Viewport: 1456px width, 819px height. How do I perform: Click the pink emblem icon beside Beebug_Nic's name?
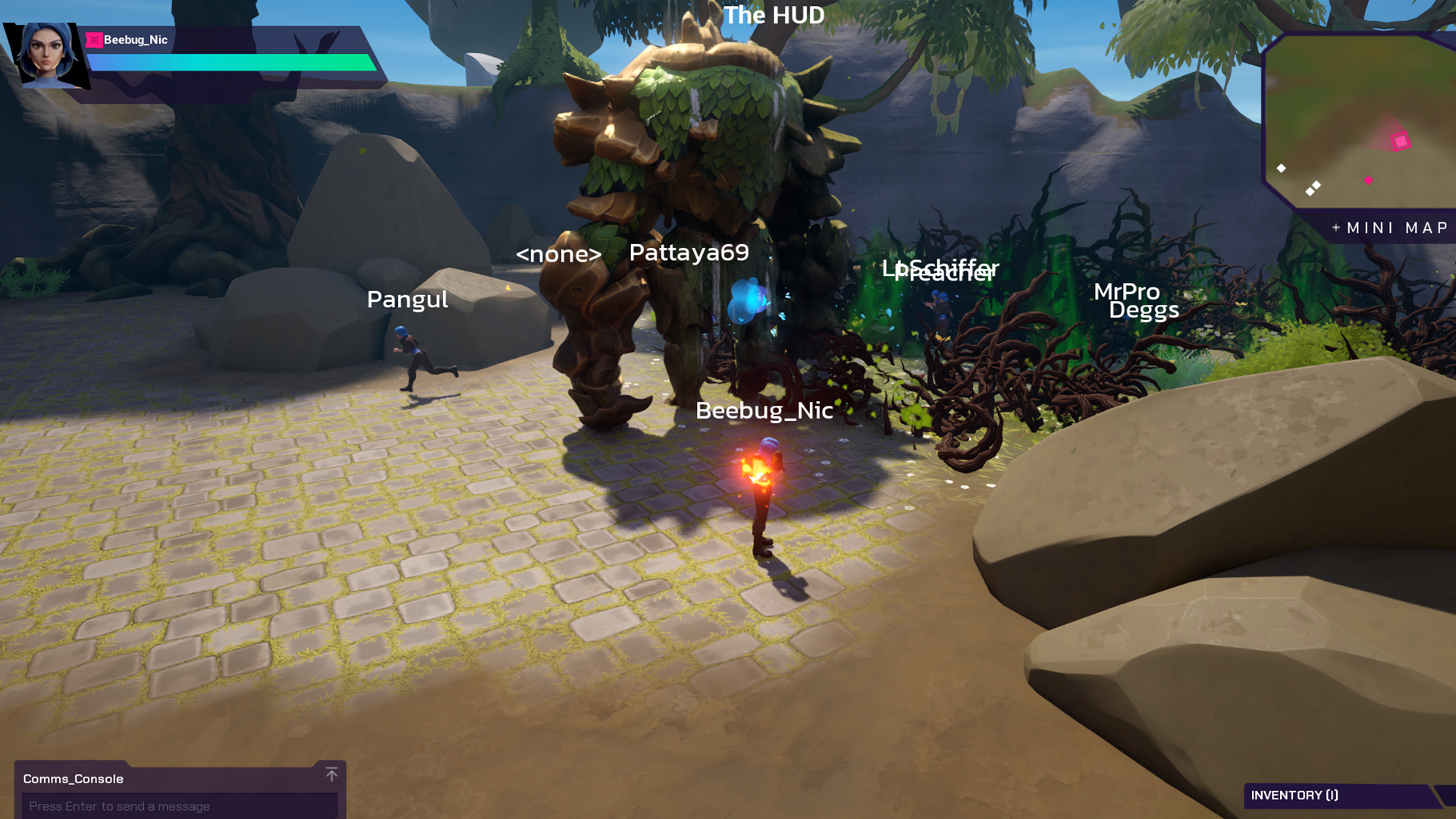(94, 39)
